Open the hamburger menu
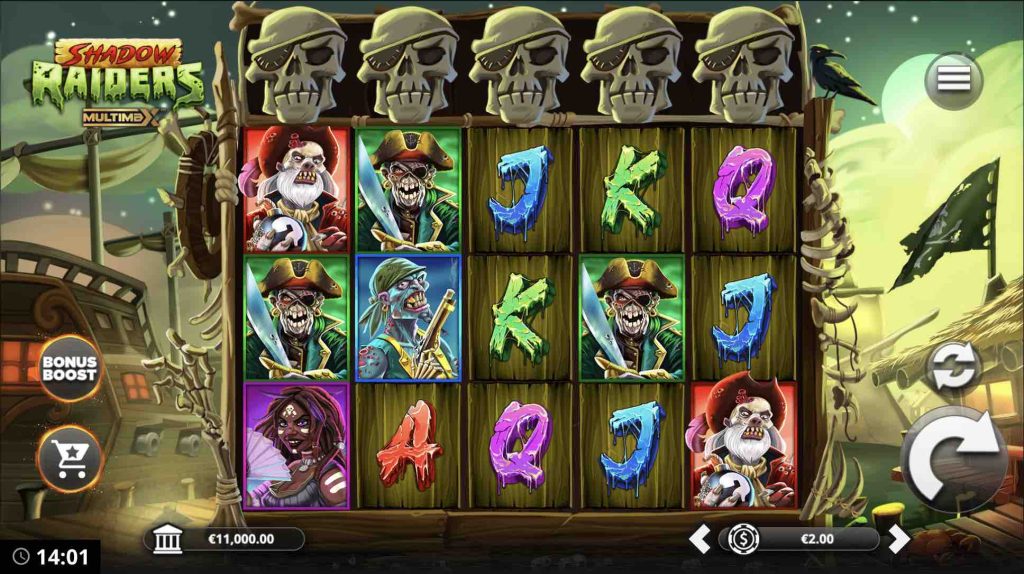Image resolution: width=1024 pixels, height=574 pixels. [952, 80]
